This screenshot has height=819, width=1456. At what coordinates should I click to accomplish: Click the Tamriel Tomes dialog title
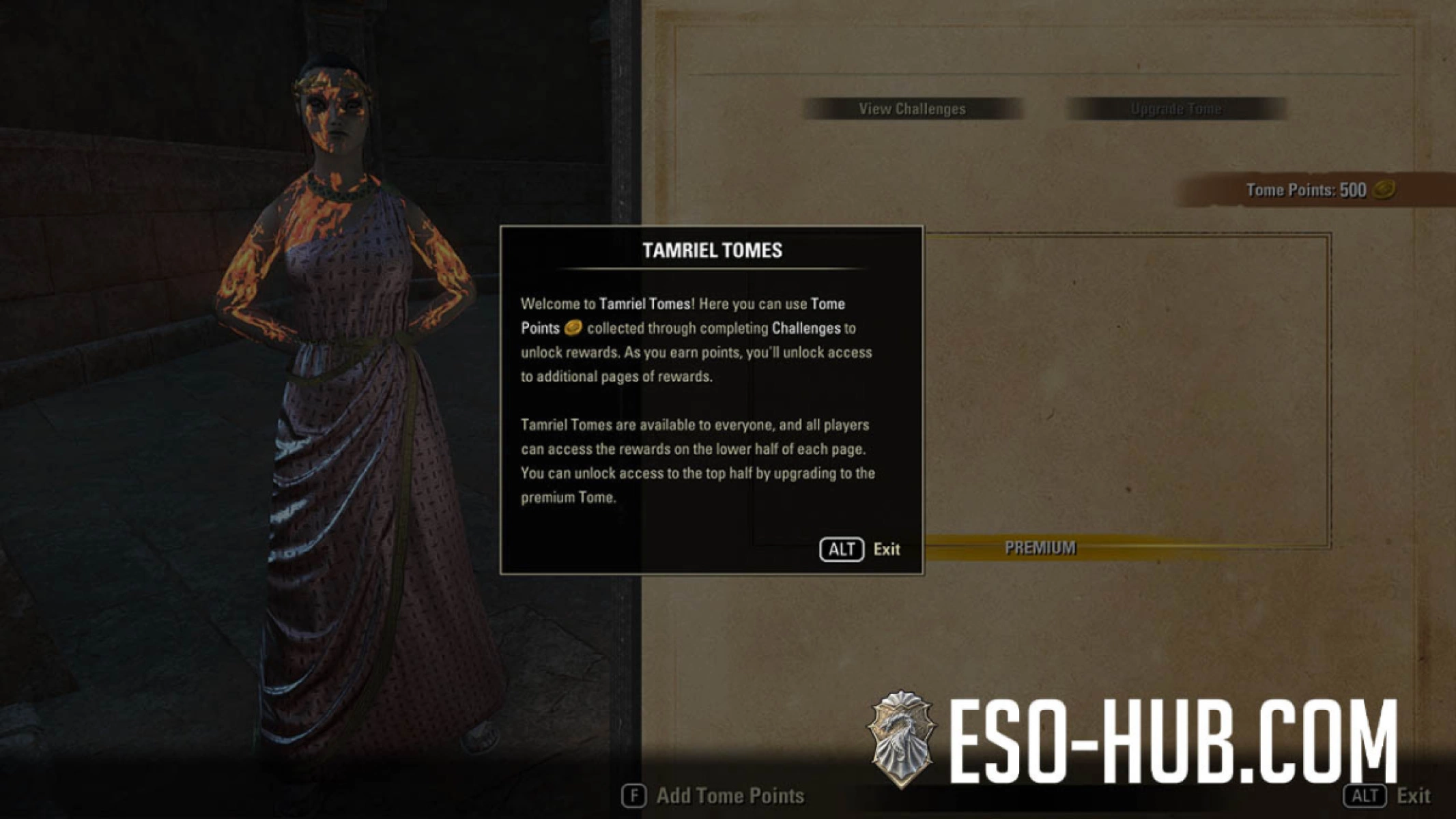click(713, 250)
